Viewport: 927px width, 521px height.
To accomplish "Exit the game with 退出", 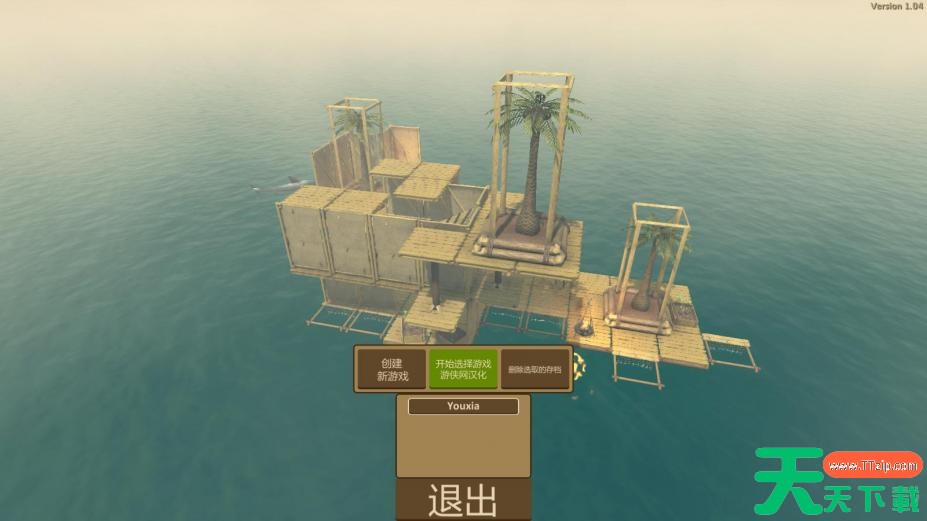I will point(463,500).
